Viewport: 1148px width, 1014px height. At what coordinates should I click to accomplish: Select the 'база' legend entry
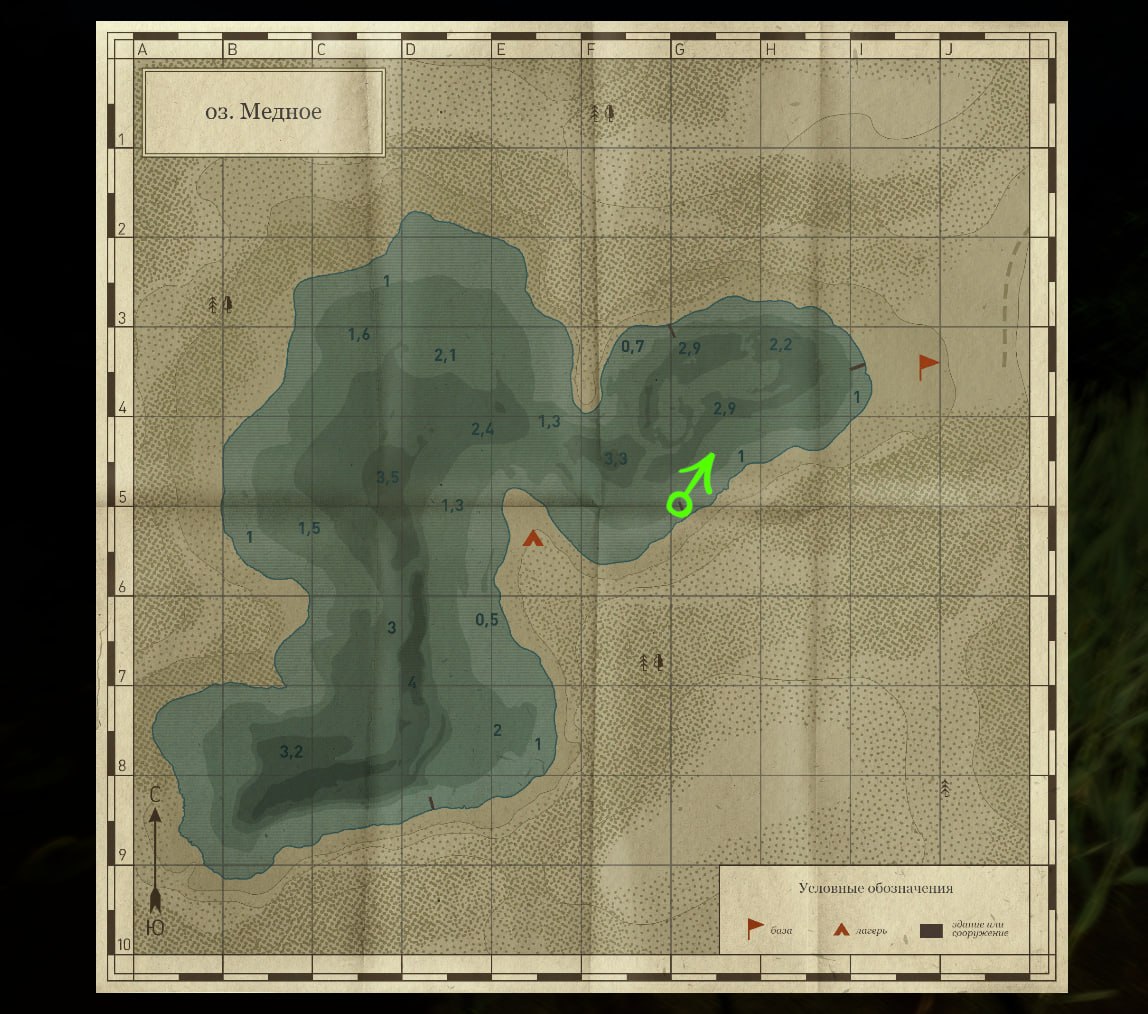point(768,930)
